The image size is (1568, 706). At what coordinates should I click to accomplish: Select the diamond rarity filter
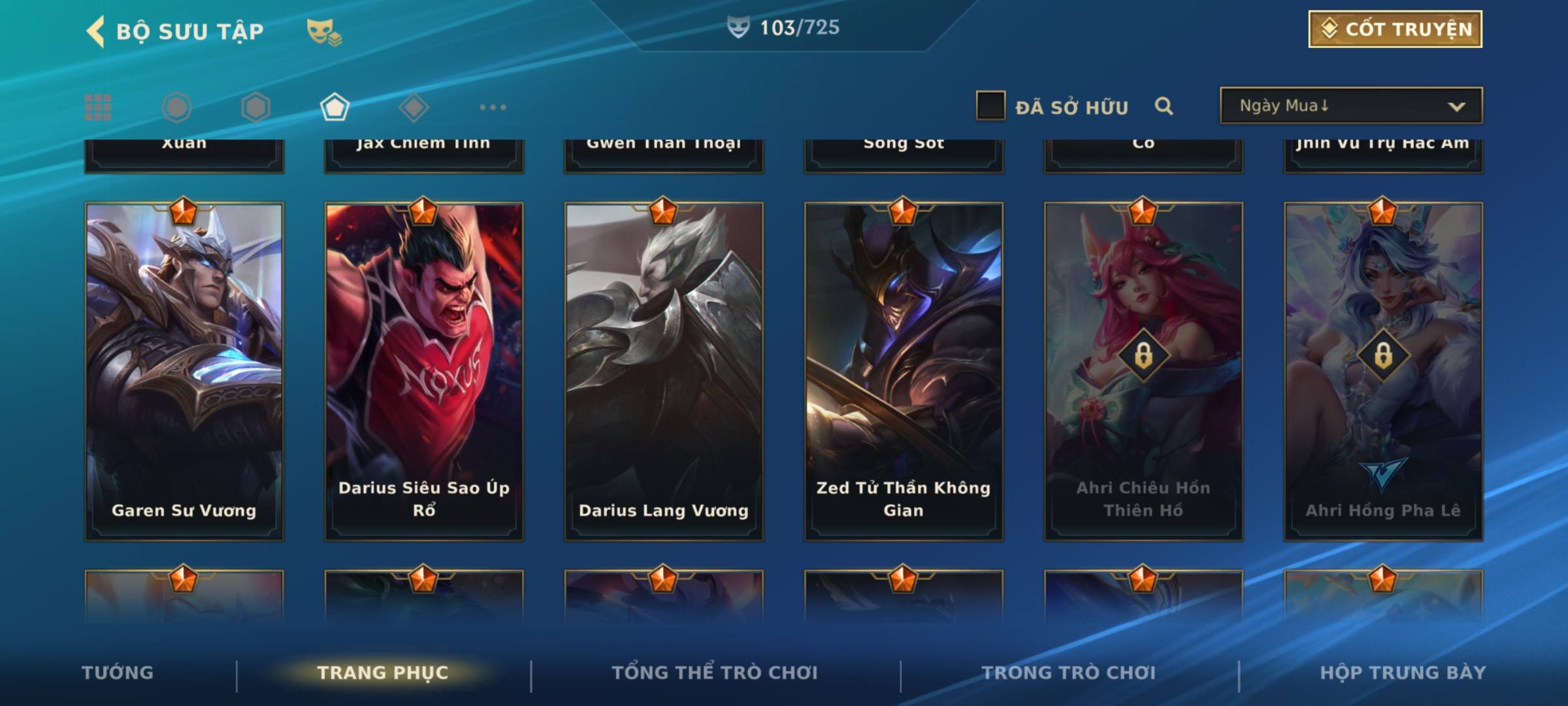click(414, 107)
